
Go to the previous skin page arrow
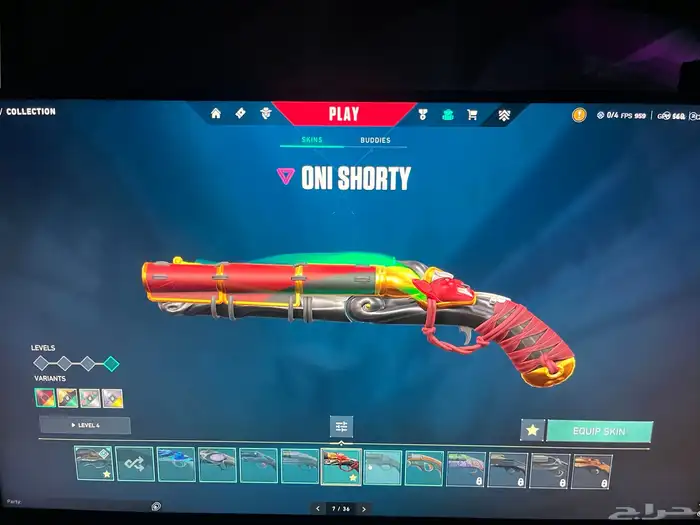pyautogui.click(x=318, y=508)
